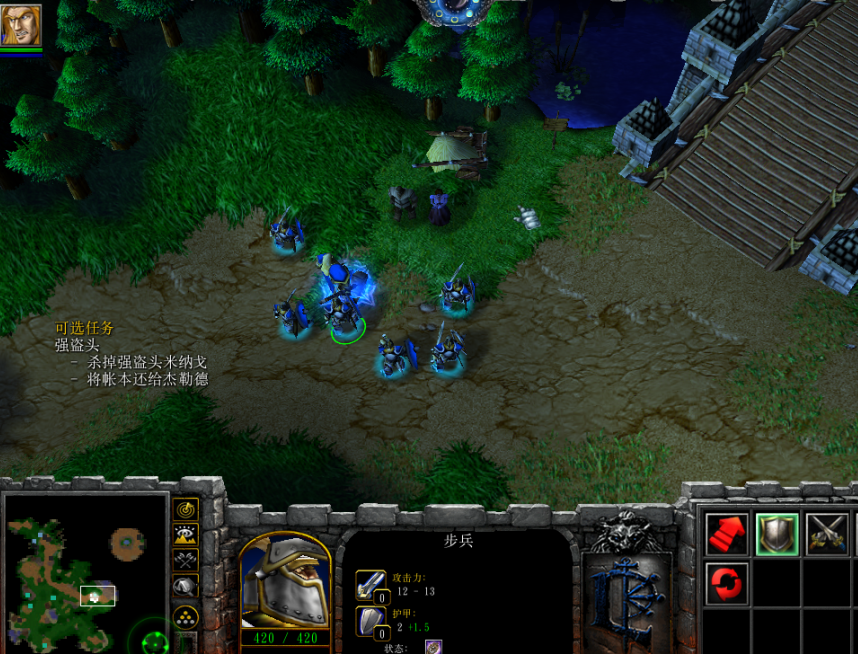Screen dimensions: 858x654
Task: Choose the red arrow move command
Action: tap(727, 534)
